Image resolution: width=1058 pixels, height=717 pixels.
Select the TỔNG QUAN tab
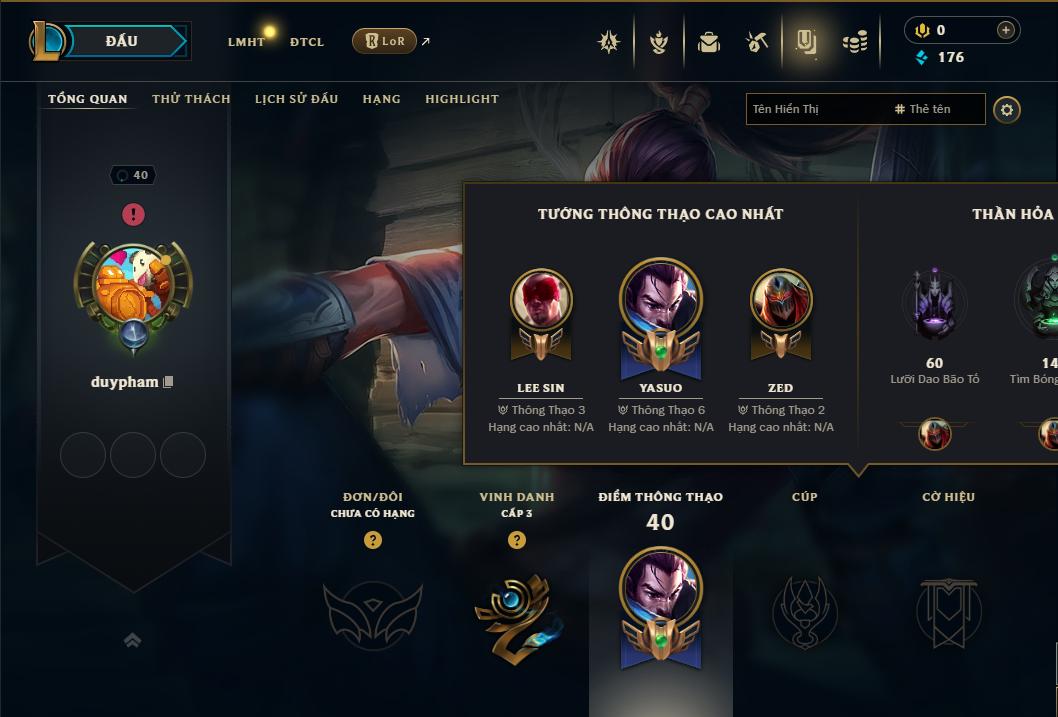pyautogui.click(x=88, y=99)
